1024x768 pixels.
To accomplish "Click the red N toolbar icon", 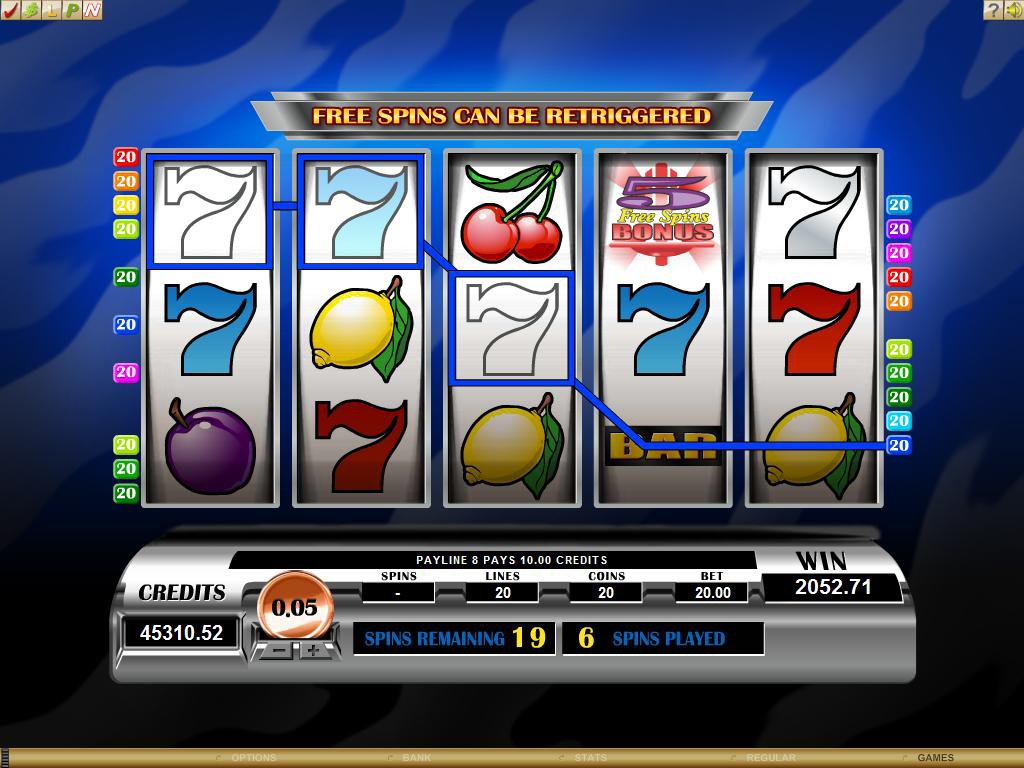I will tap(92, 10).
